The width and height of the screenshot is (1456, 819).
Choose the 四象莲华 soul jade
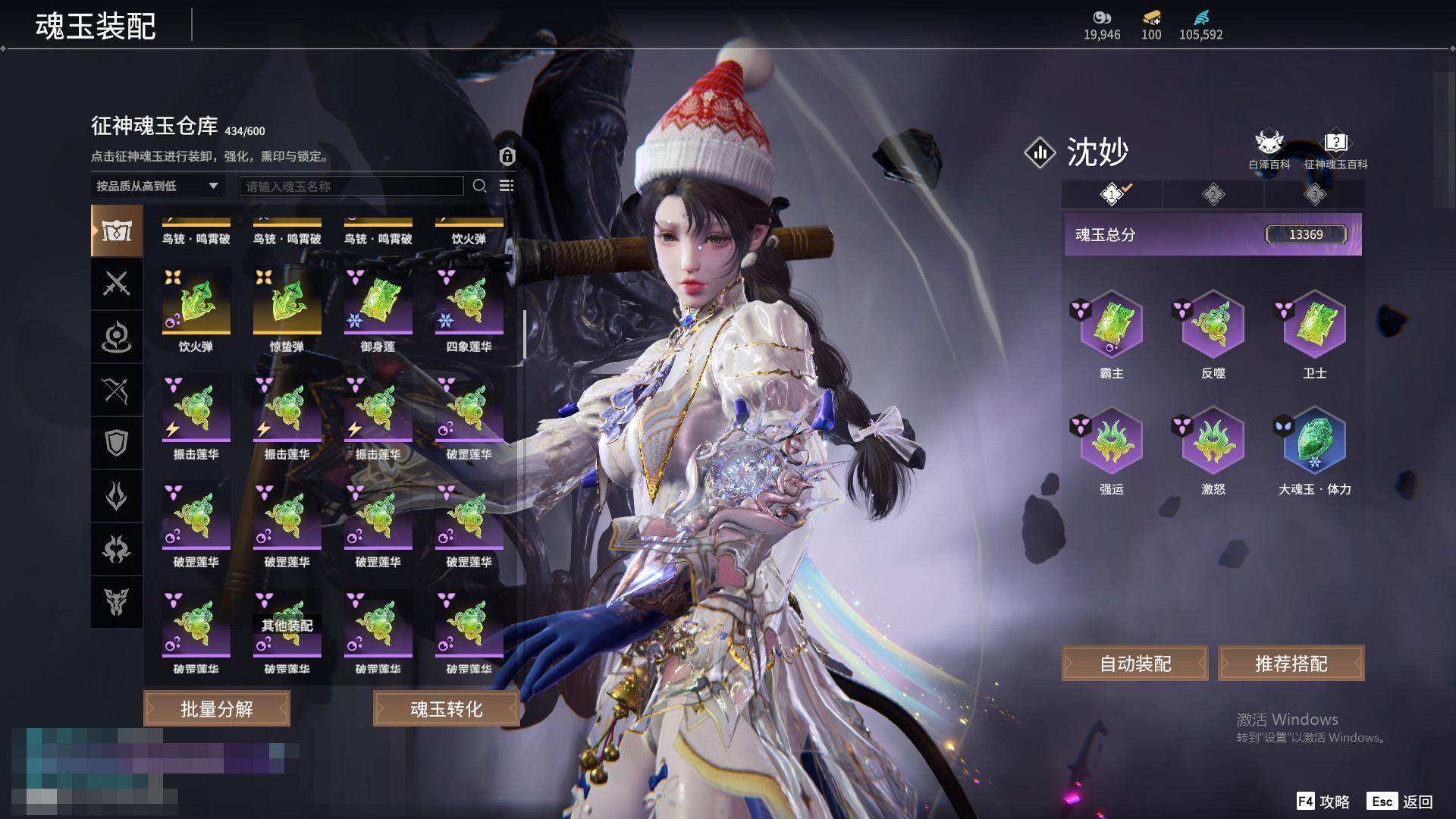click(x=469, y=302)
